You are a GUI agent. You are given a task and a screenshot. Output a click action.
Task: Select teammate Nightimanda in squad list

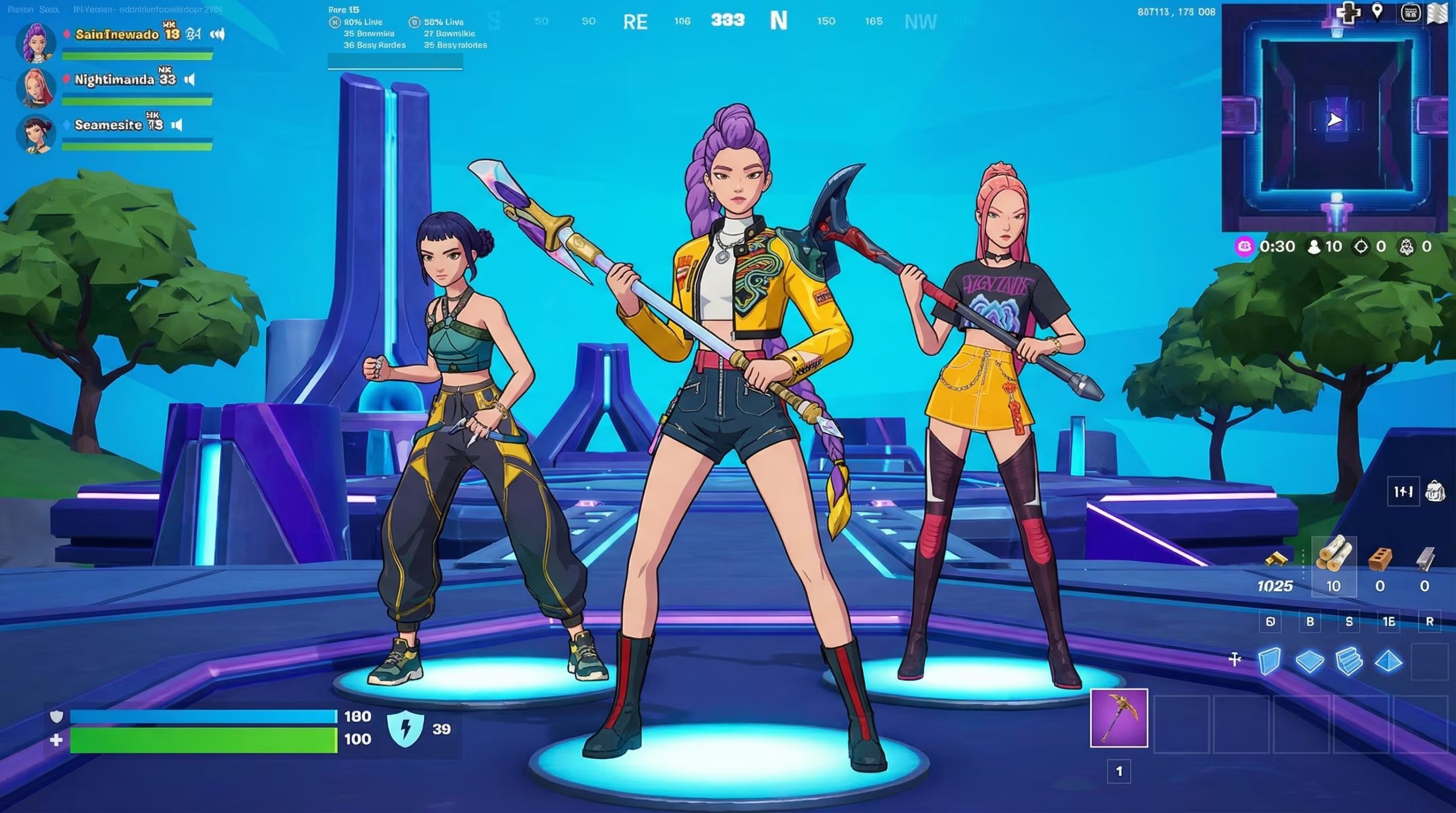click(x=114, y=80)
